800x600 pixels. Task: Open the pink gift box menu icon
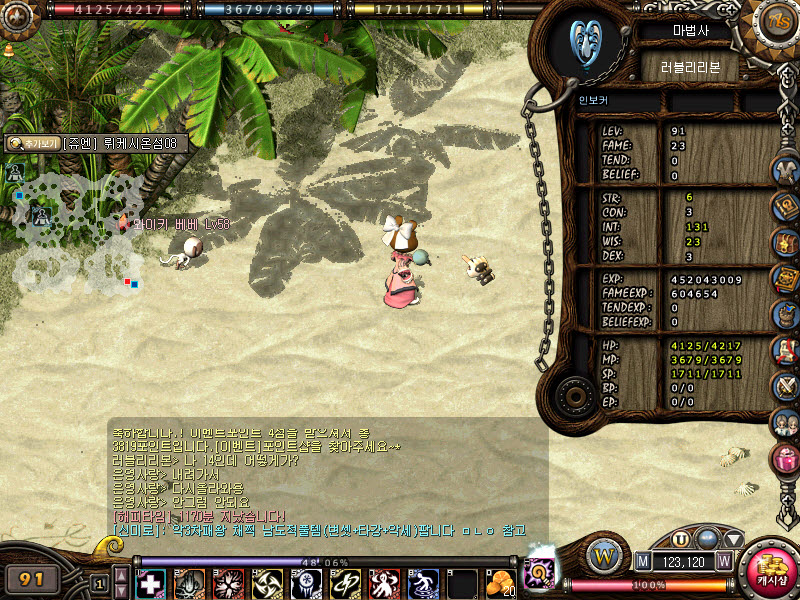785,458
